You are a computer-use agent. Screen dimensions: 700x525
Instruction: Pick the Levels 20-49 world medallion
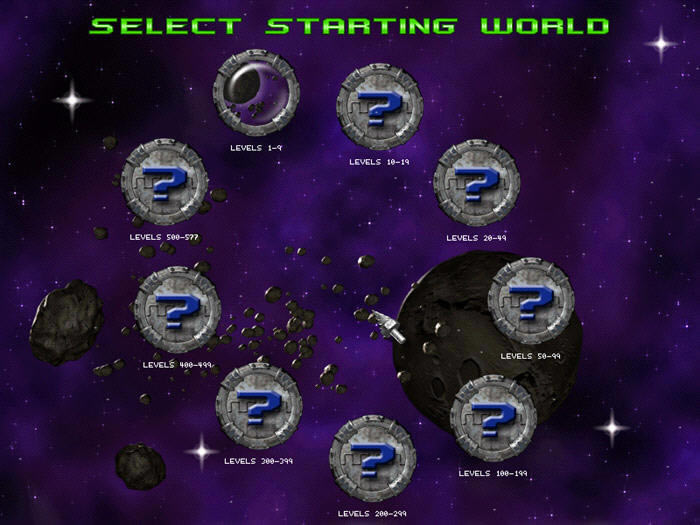(477, 183)
